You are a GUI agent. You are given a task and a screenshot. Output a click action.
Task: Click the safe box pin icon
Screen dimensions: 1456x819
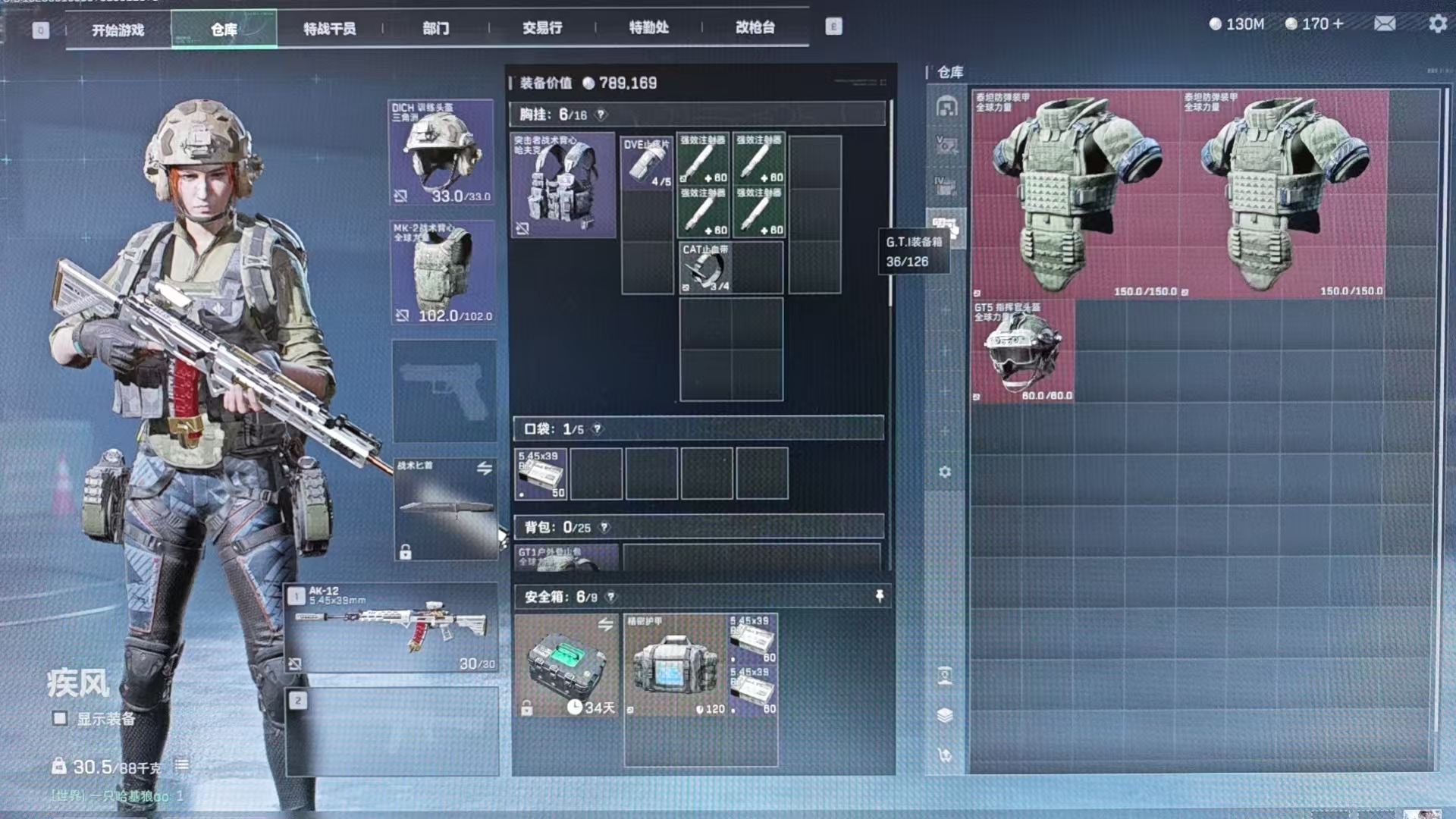tap(880, 596)
